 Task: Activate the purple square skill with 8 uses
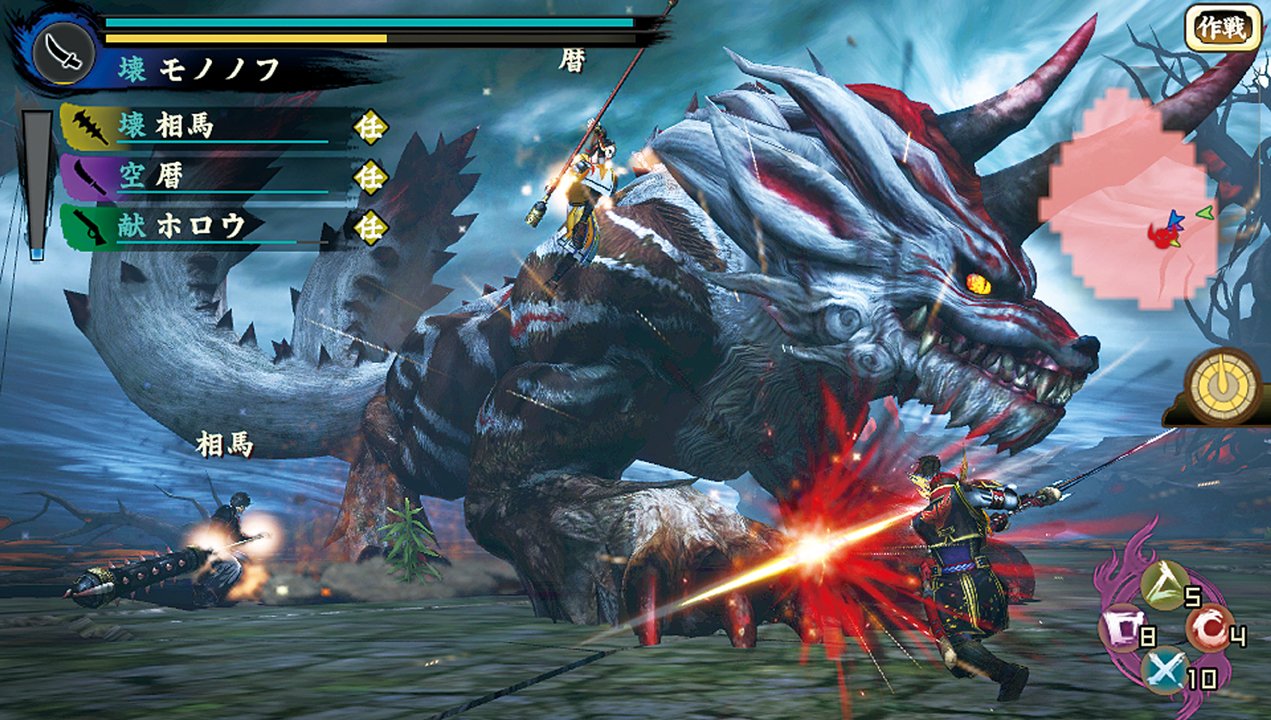tap(1121, 632)
